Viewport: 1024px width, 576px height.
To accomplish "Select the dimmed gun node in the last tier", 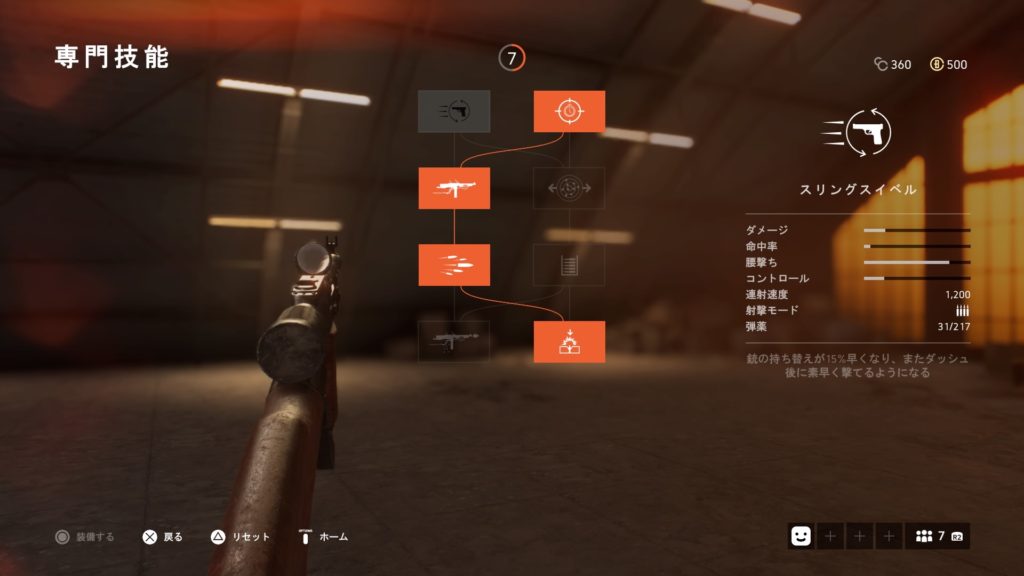I will point(454,342).
